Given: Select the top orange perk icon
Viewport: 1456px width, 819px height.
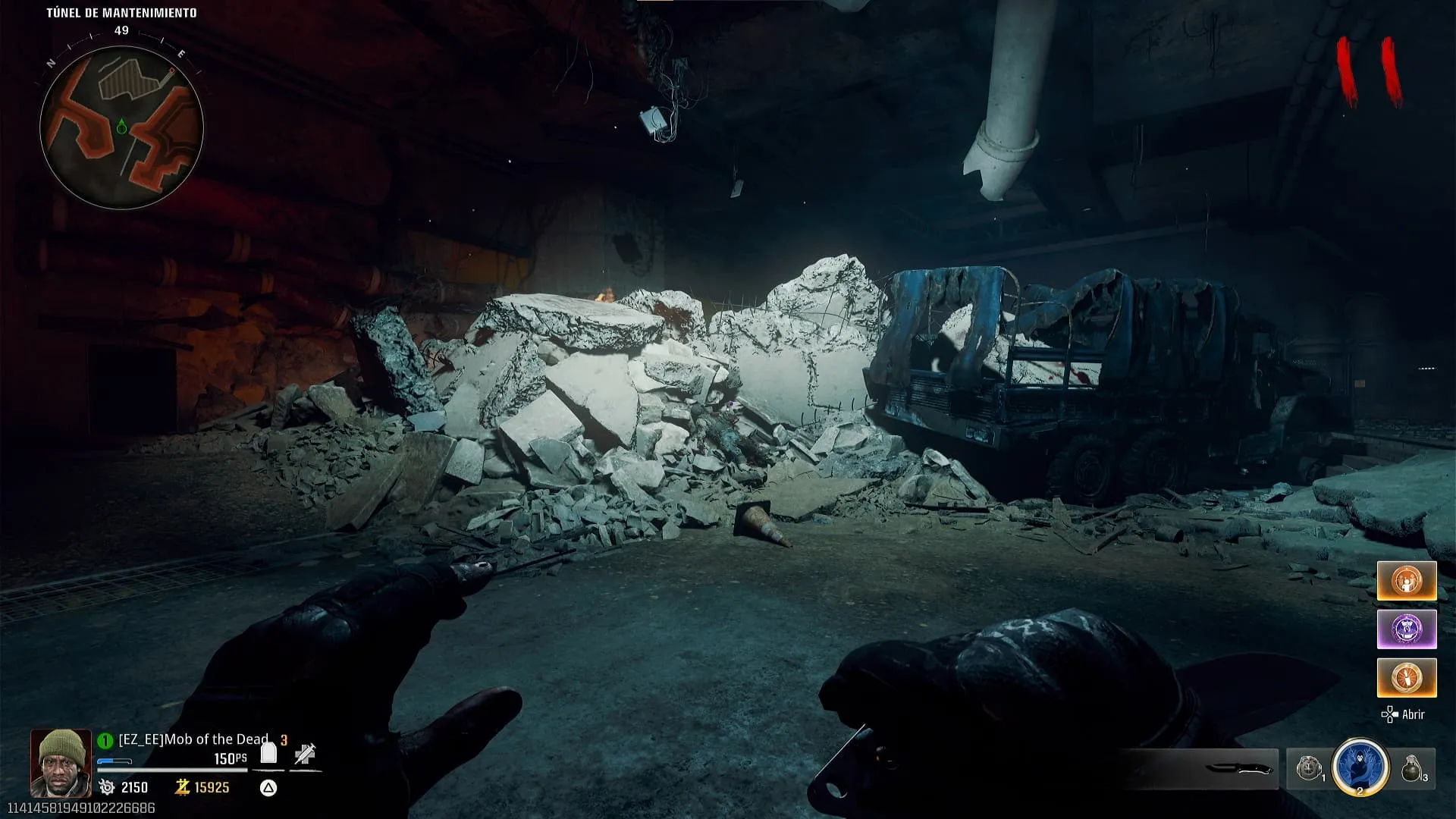Looking at the screenshot, I should click(1406, 581).
